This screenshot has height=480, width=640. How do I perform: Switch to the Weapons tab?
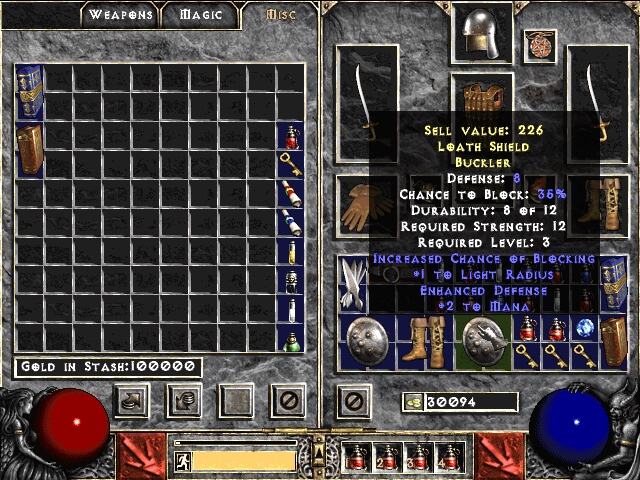tap(120, 15)
